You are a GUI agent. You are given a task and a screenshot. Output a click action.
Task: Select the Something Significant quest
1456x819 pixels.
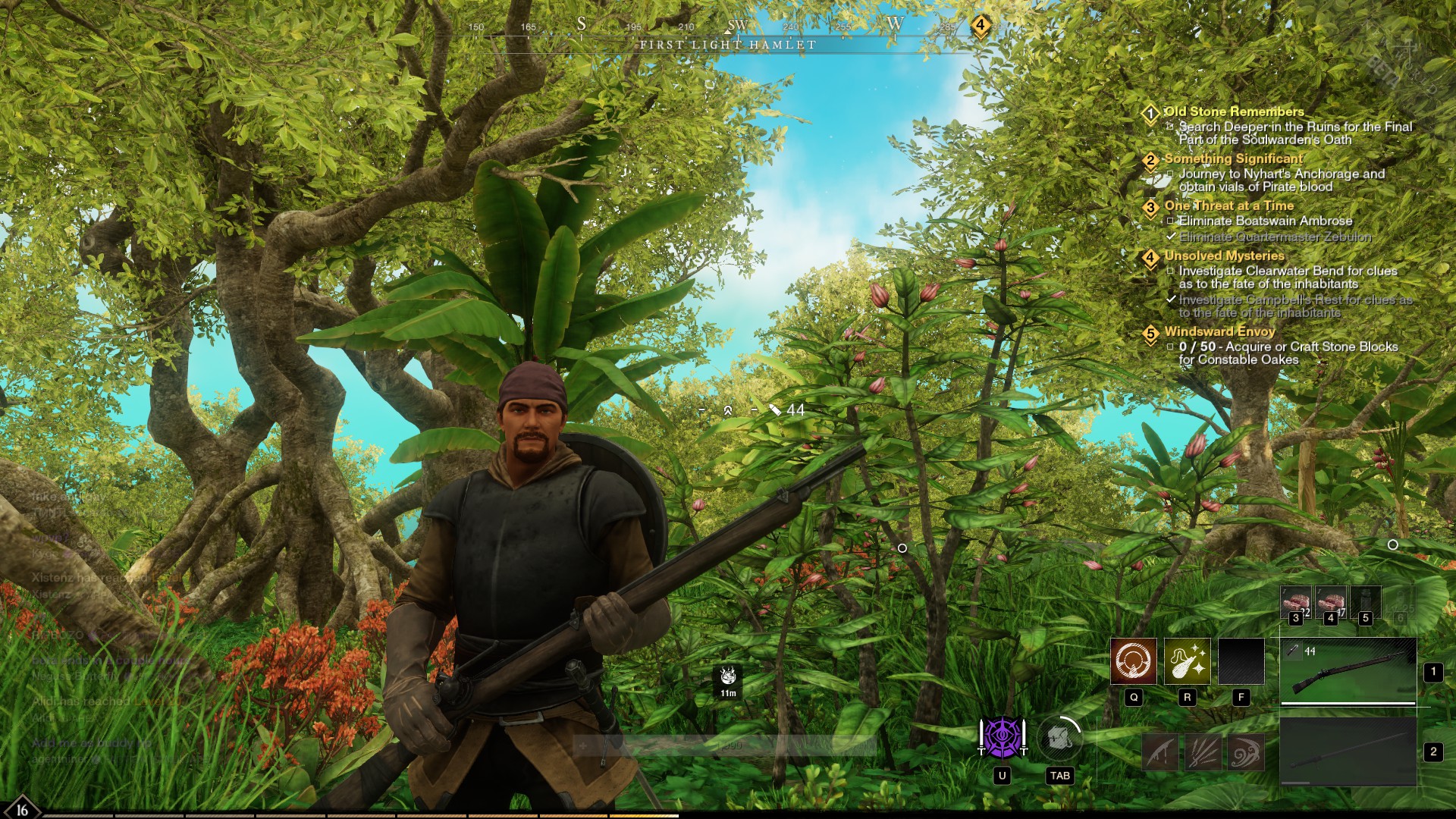click(1233, 158)
